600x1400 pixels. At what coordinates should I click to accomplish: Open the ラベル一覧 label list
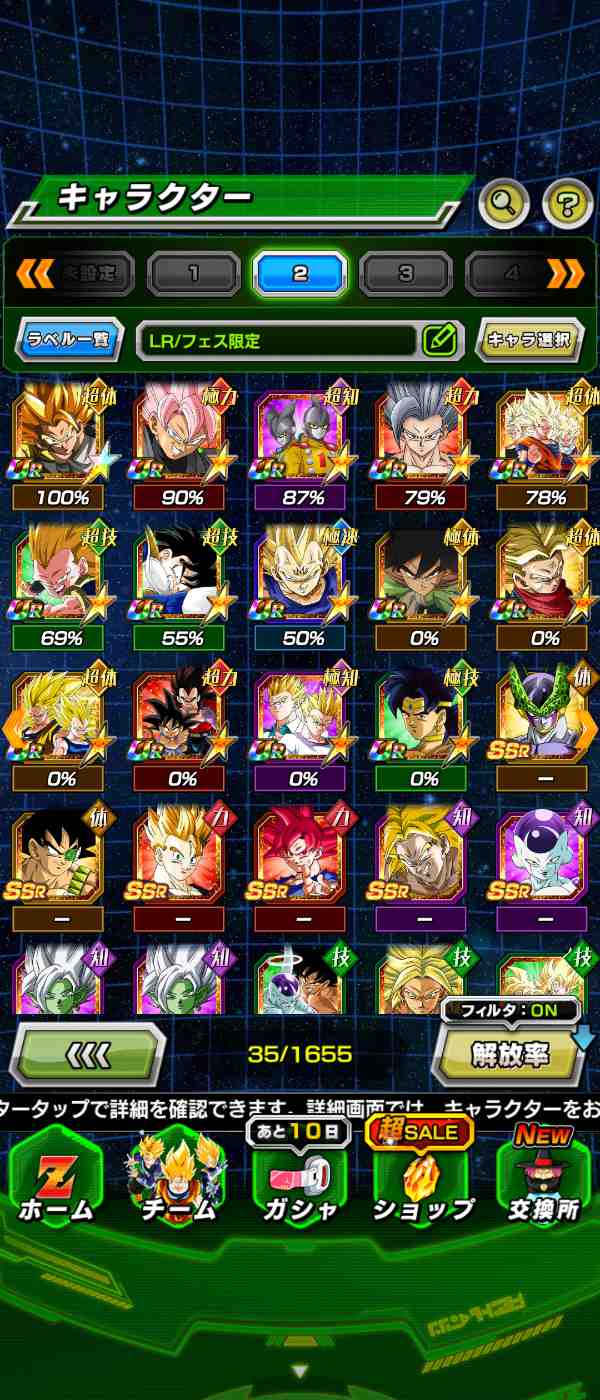point(69,340)
